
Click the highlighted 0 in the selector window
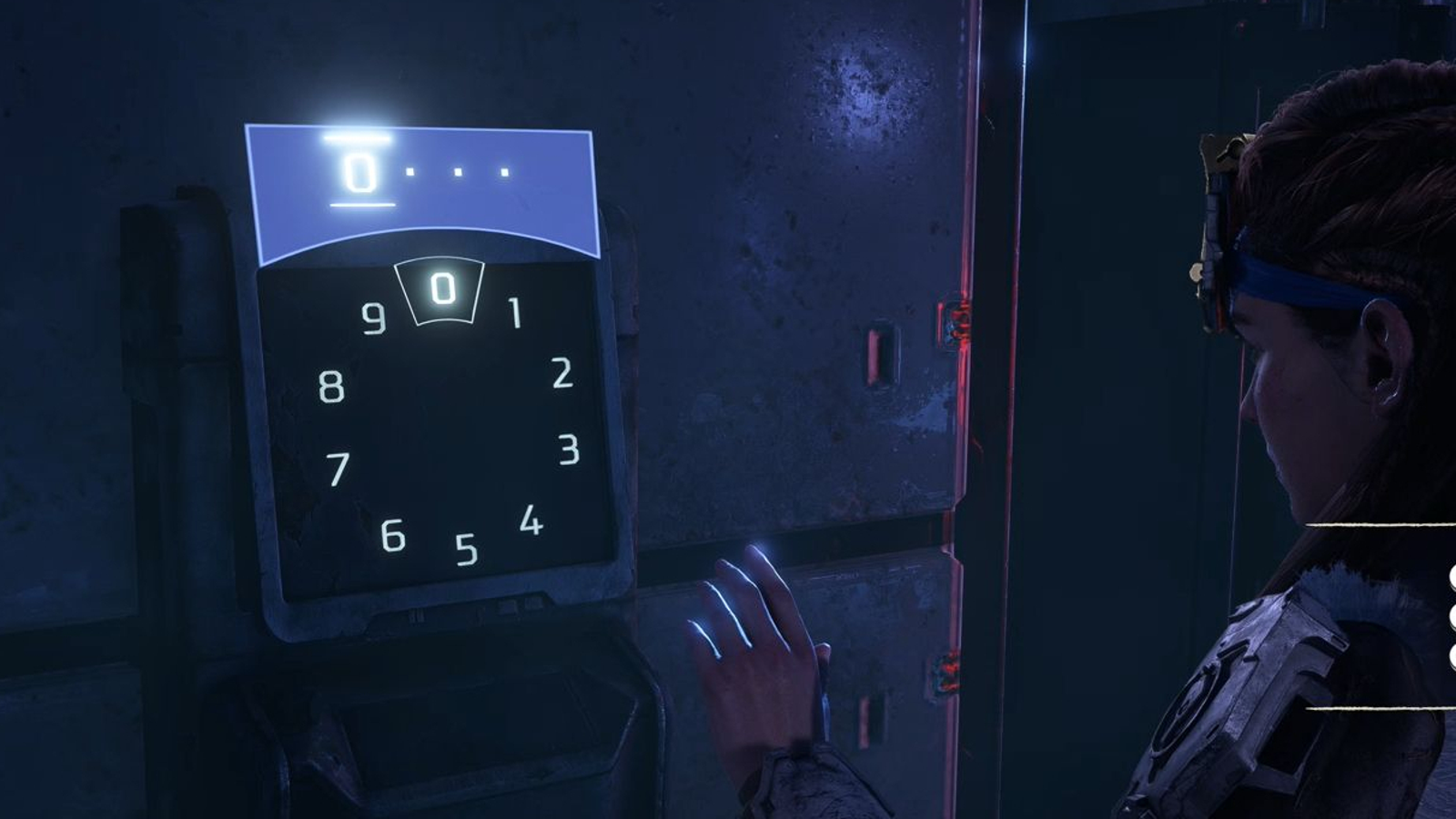click(442, 289)
